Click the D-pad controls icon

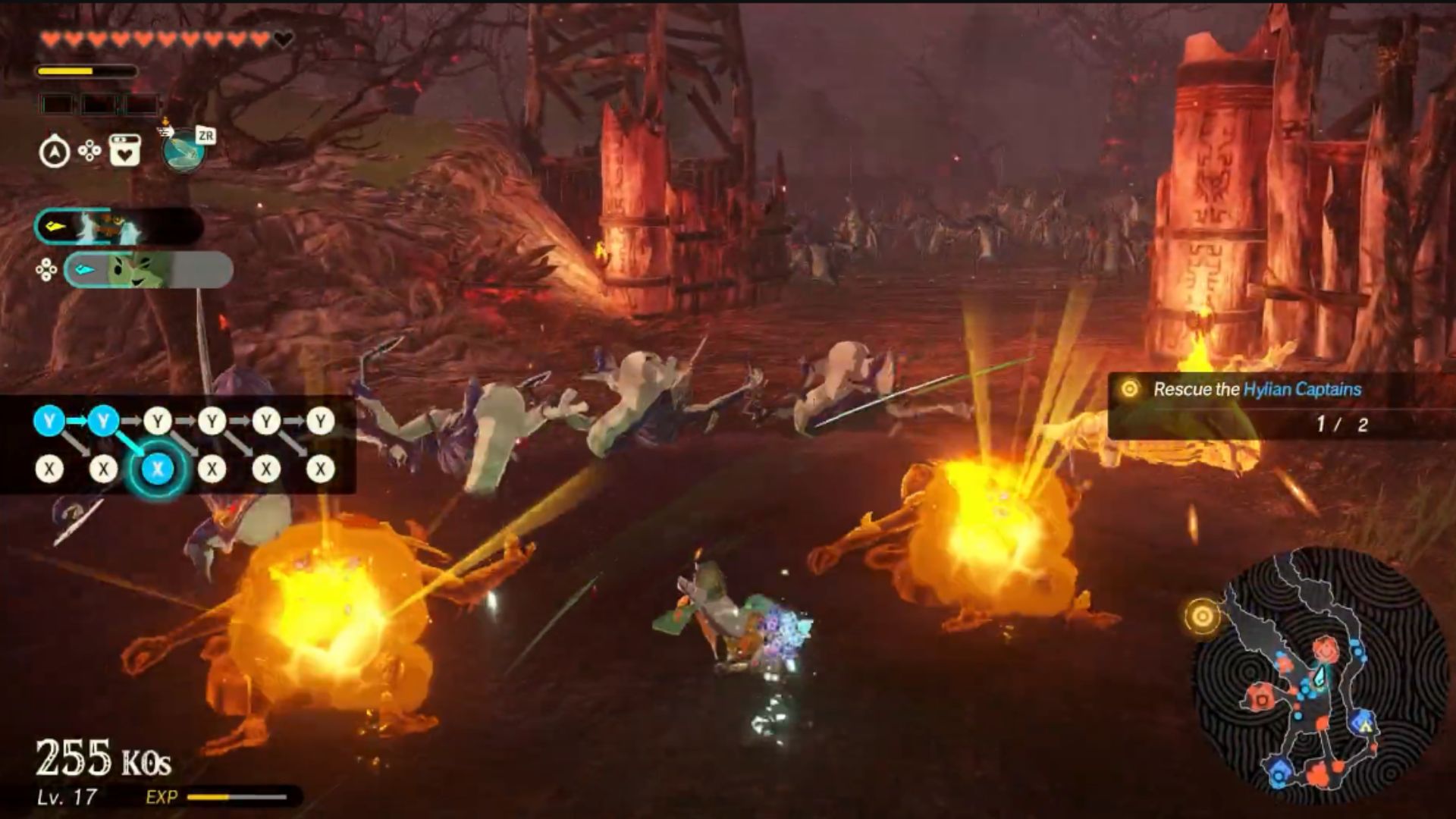click(89, 152)
